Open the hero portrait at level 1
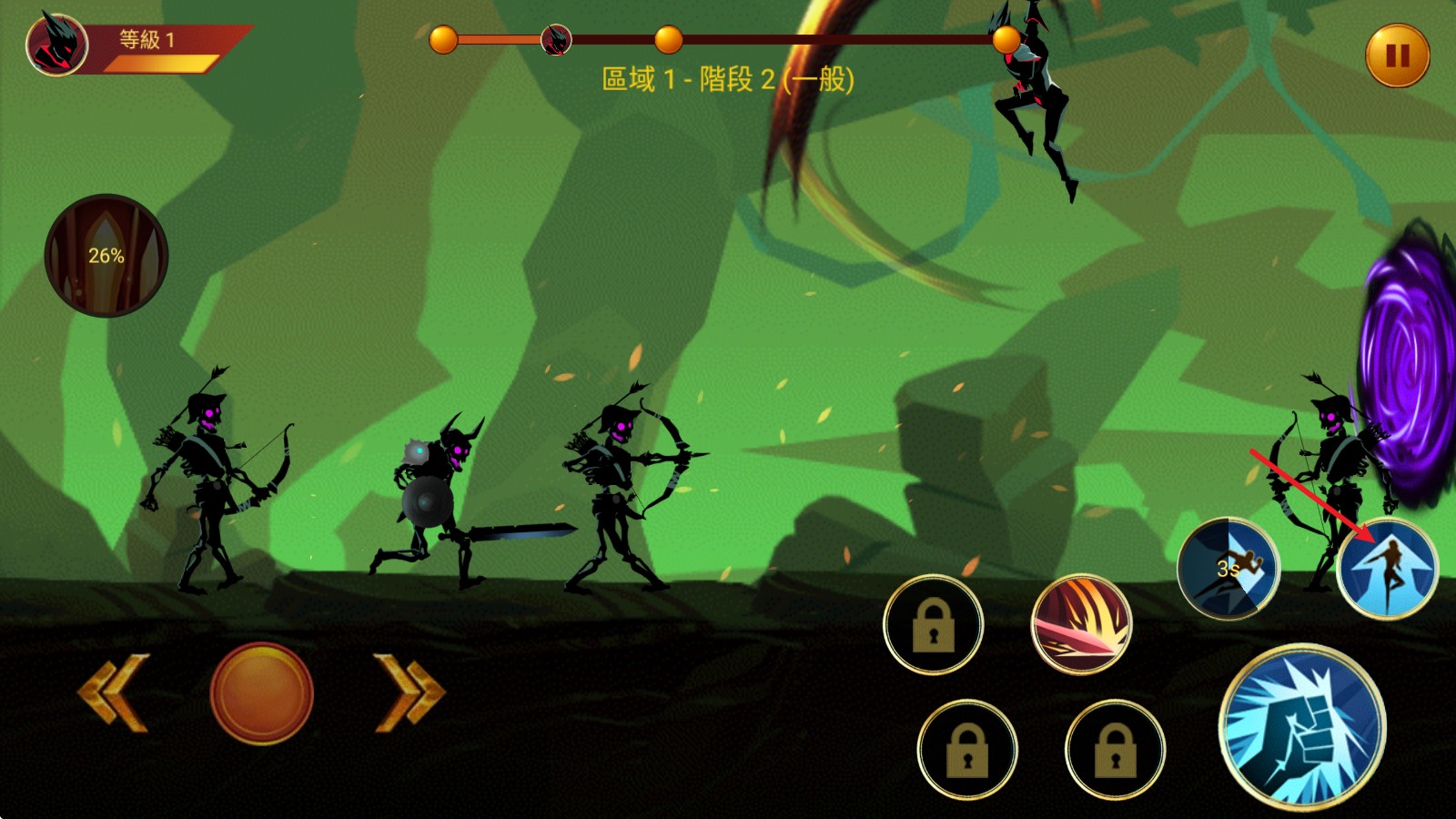Image resolution: width=1456 pixels, height=819 pixels. (56, 45)
